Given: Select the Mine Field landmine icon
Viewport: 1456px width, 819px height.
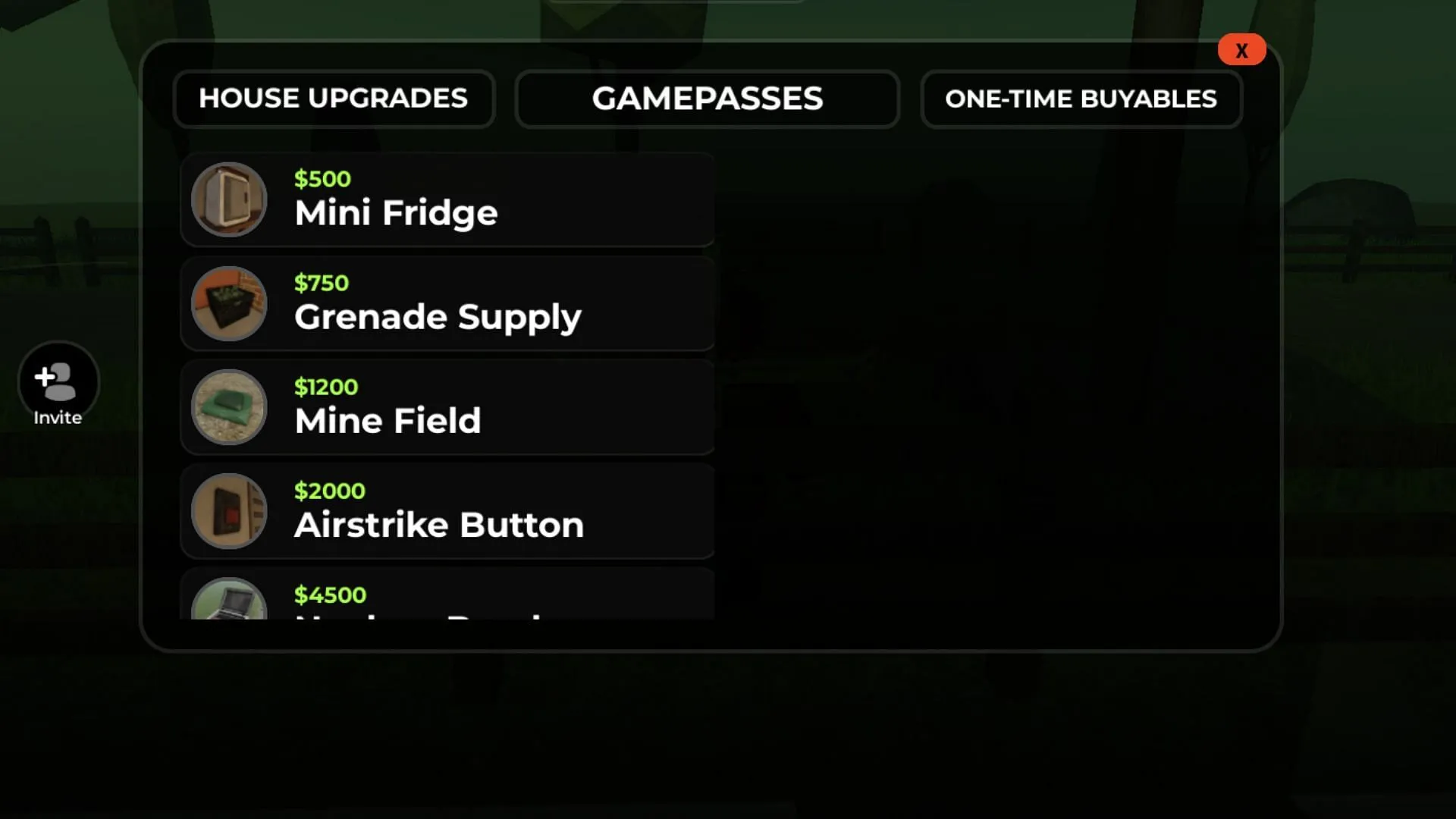Looking at the screenshot, I should point(229,407).
